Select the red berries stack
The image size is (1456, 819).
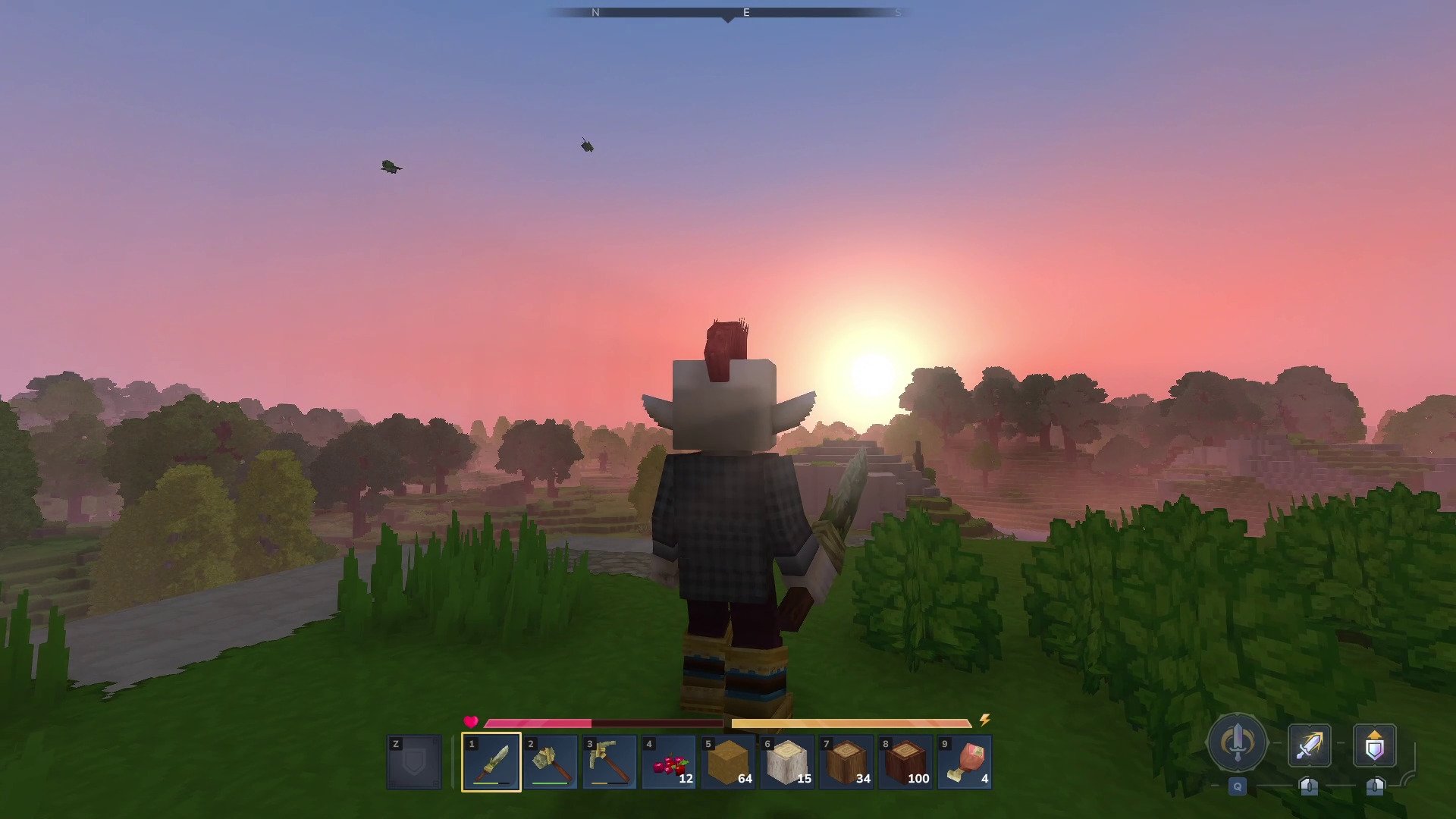(669, 762)
